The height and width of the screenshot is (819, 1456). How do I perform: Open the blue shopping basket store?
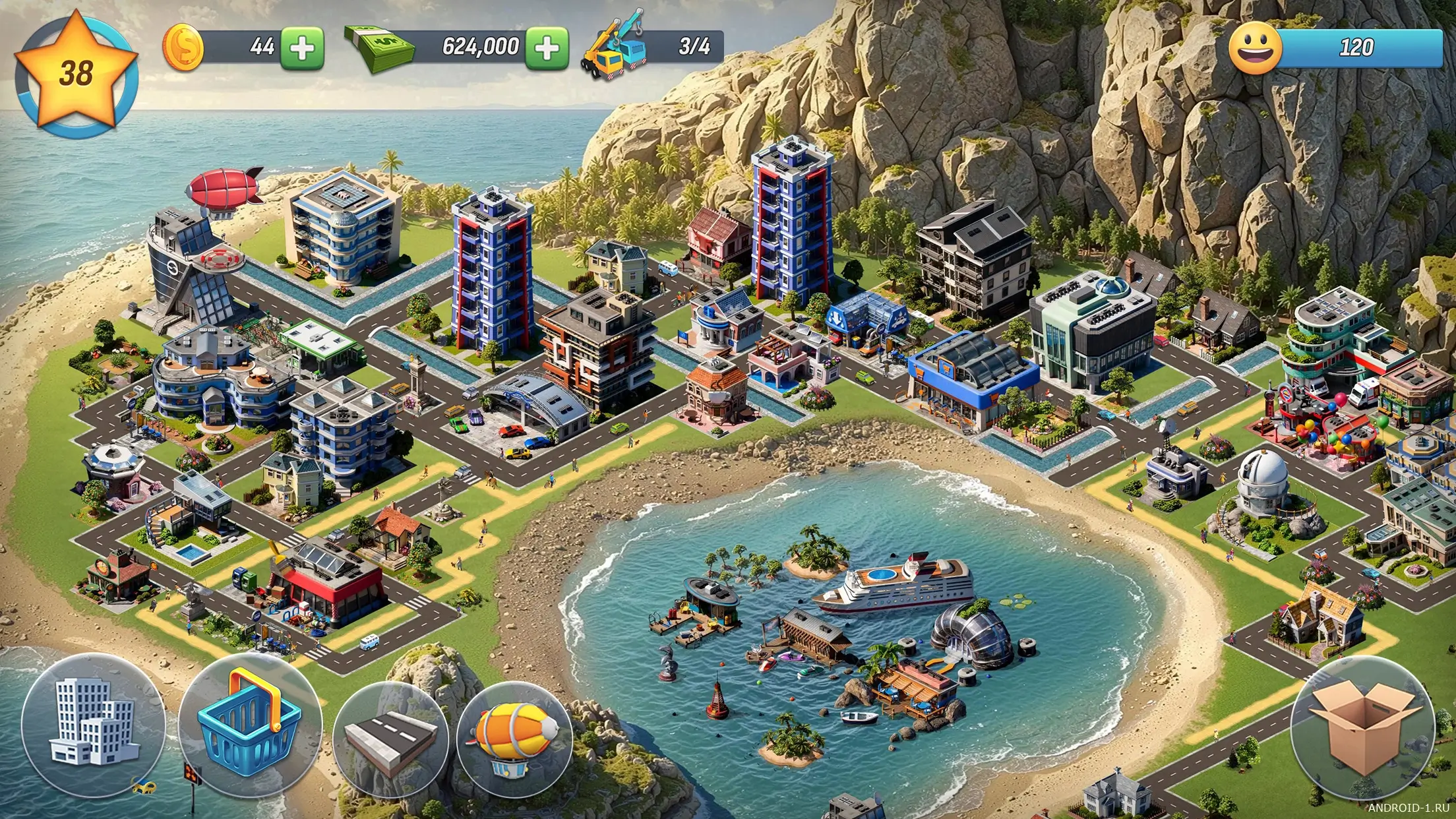tap(250, 725)
